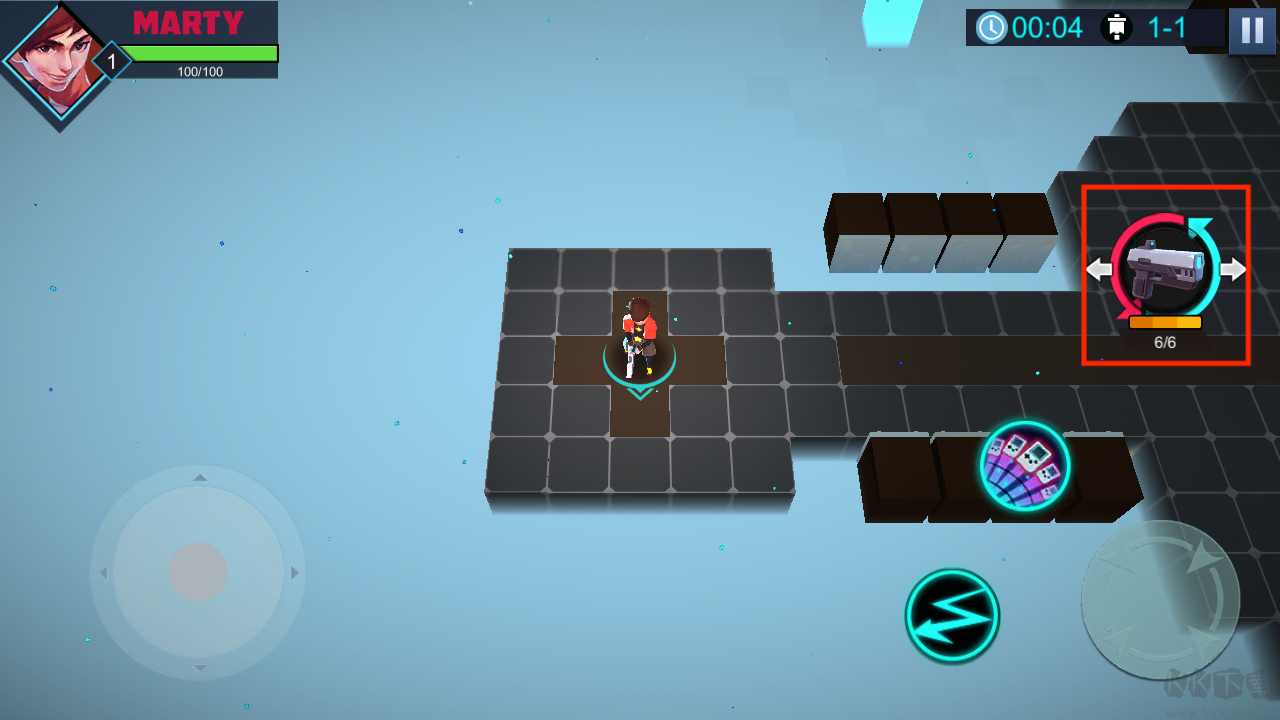The image size is (1280, 720).
Task: Tap the virtual movement joystick
Action: pos(198,572)
